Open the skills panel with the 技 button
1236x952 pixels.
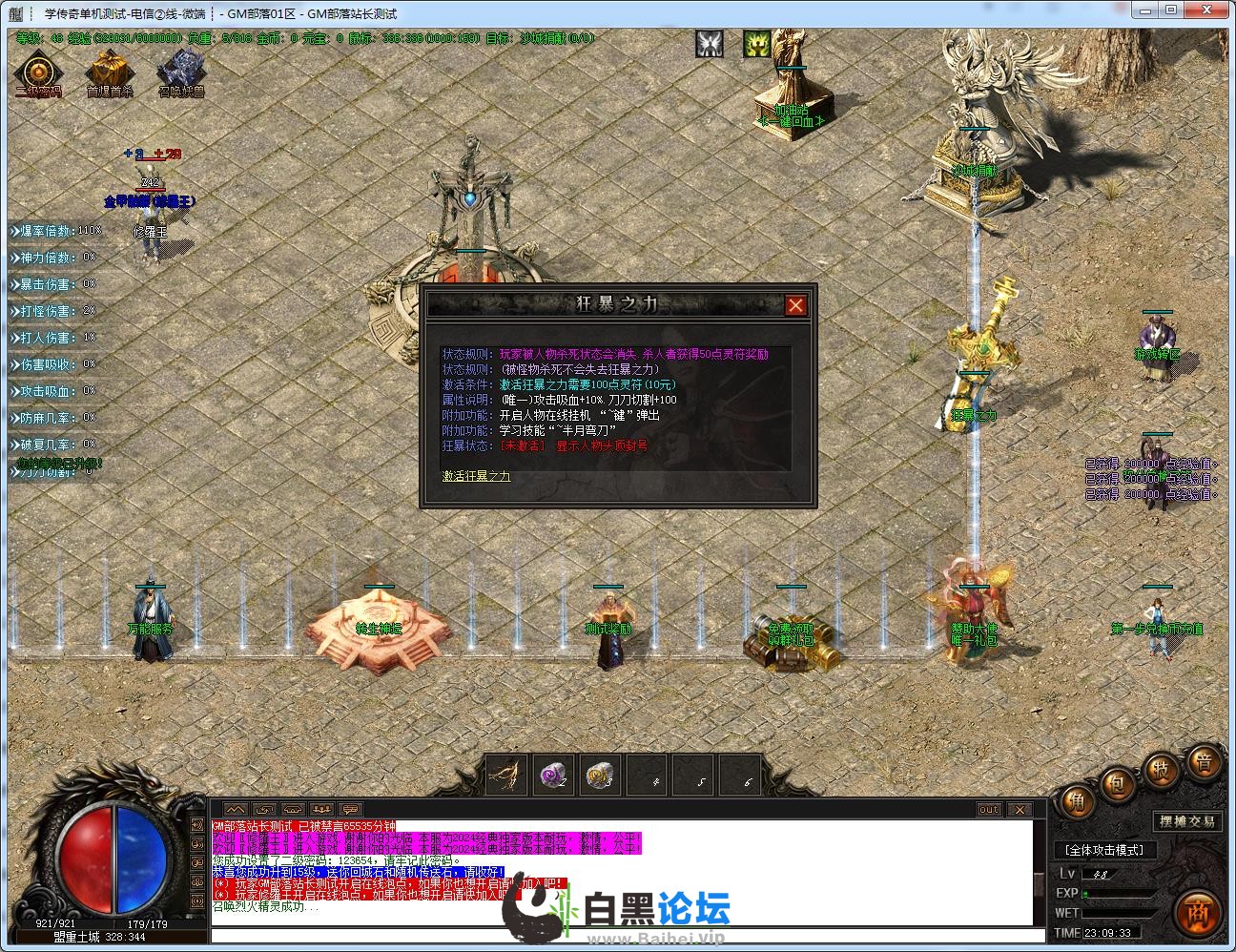1161,769
